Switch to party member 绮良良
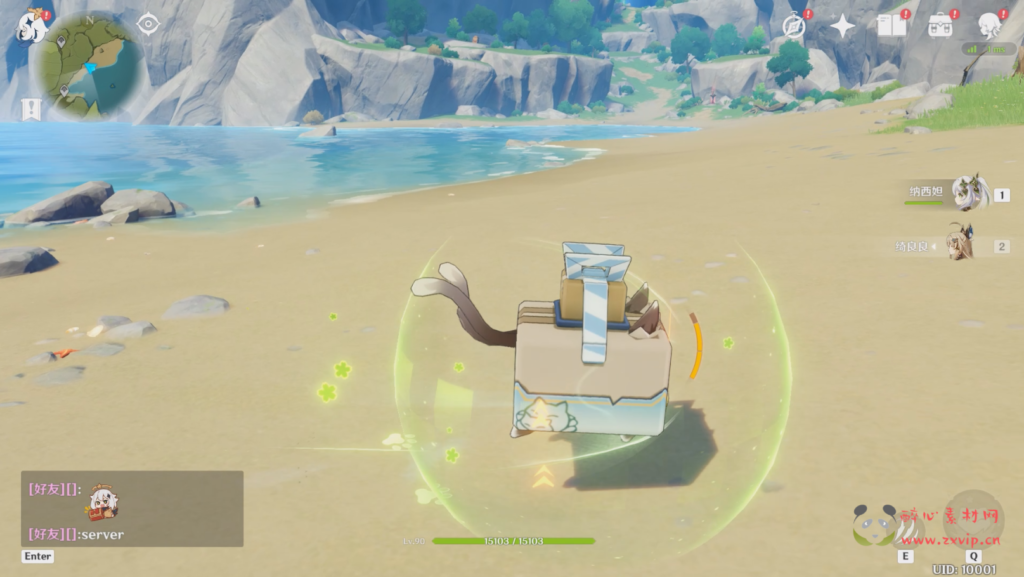Image resolution: width=1024 pixels, height=577 pixels. [x=961, y=244]
